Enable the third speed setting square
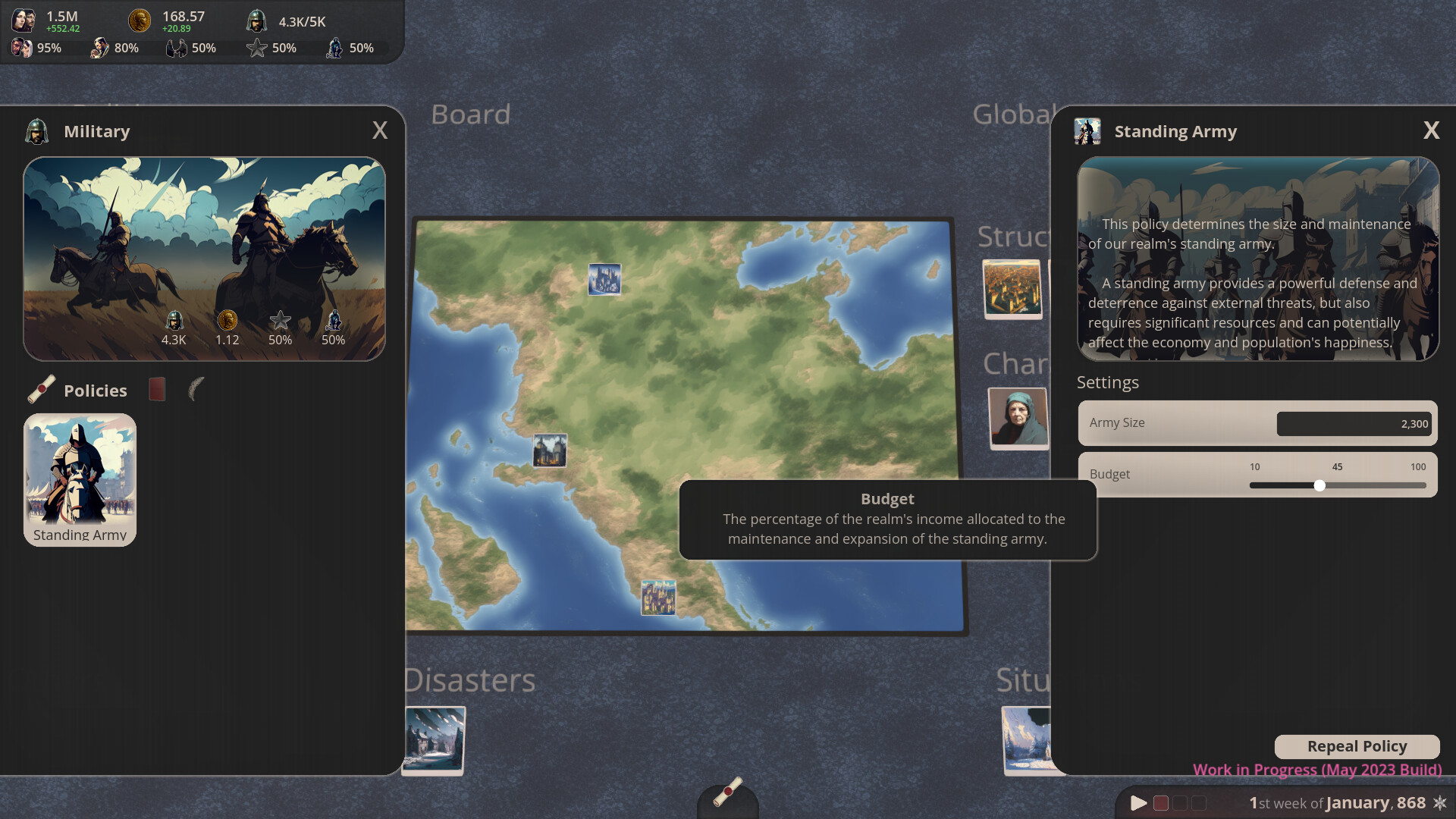Viewport: 1456px width, 819px height. pos(1200,802)
